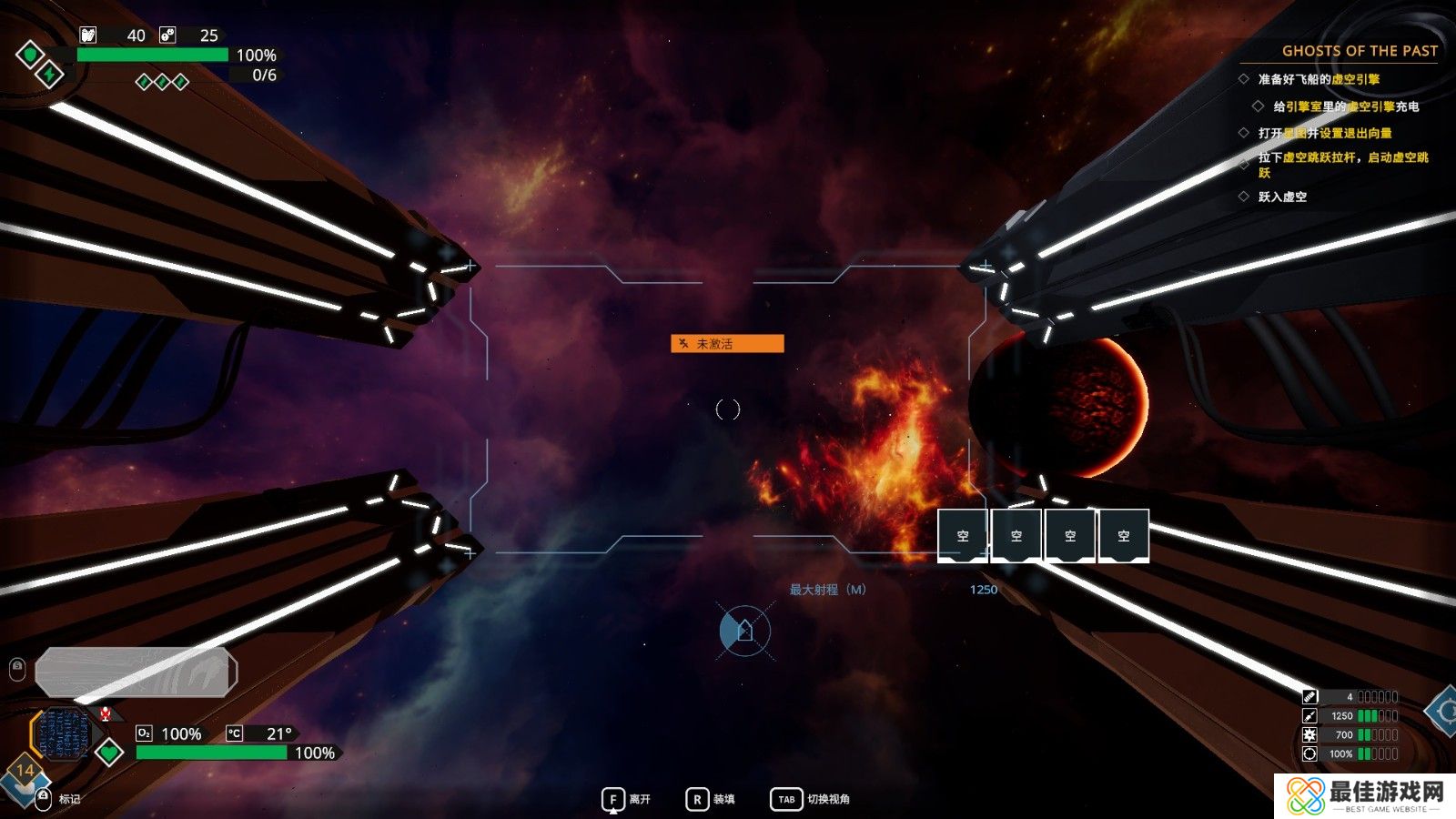Click the 1250 range stat icon
1456x819 pixels.
1309,716
